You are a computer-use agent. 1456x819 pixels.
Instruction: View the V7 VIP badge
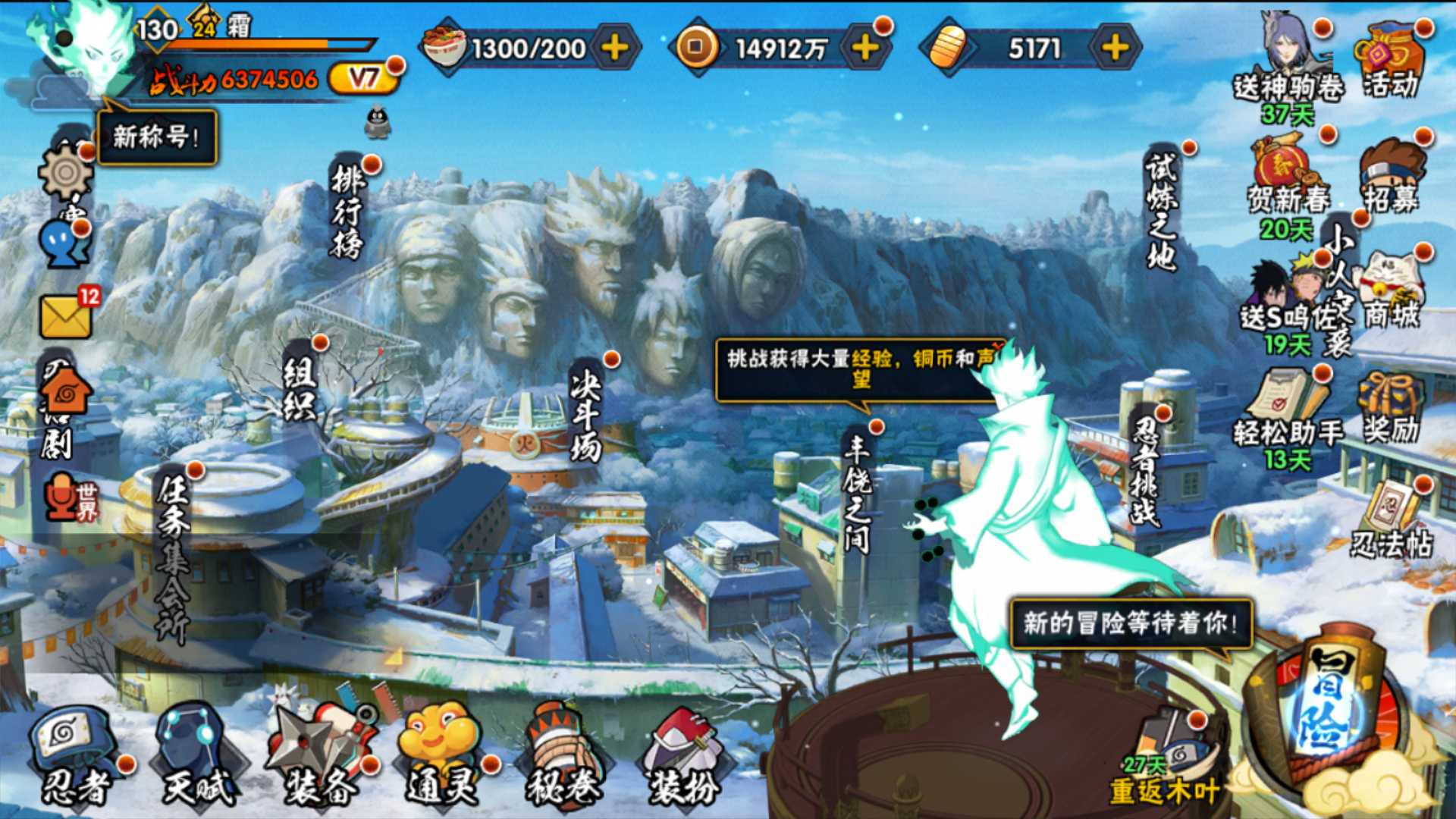[364, 79]
